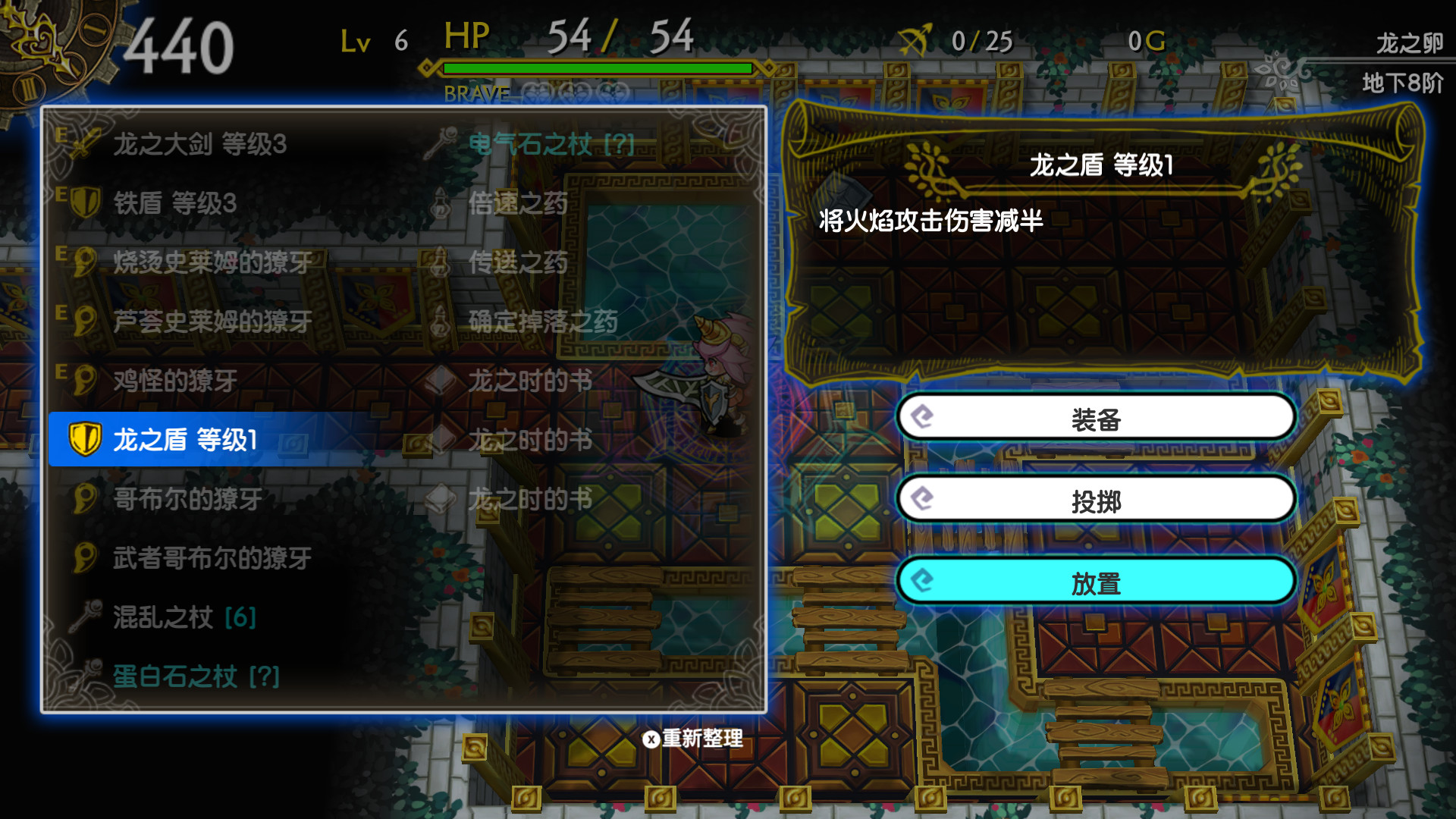Click the 鸡怪的獠牙 fang icon
The width and height of the screenshot is (1456, 819).
(86, 381)
